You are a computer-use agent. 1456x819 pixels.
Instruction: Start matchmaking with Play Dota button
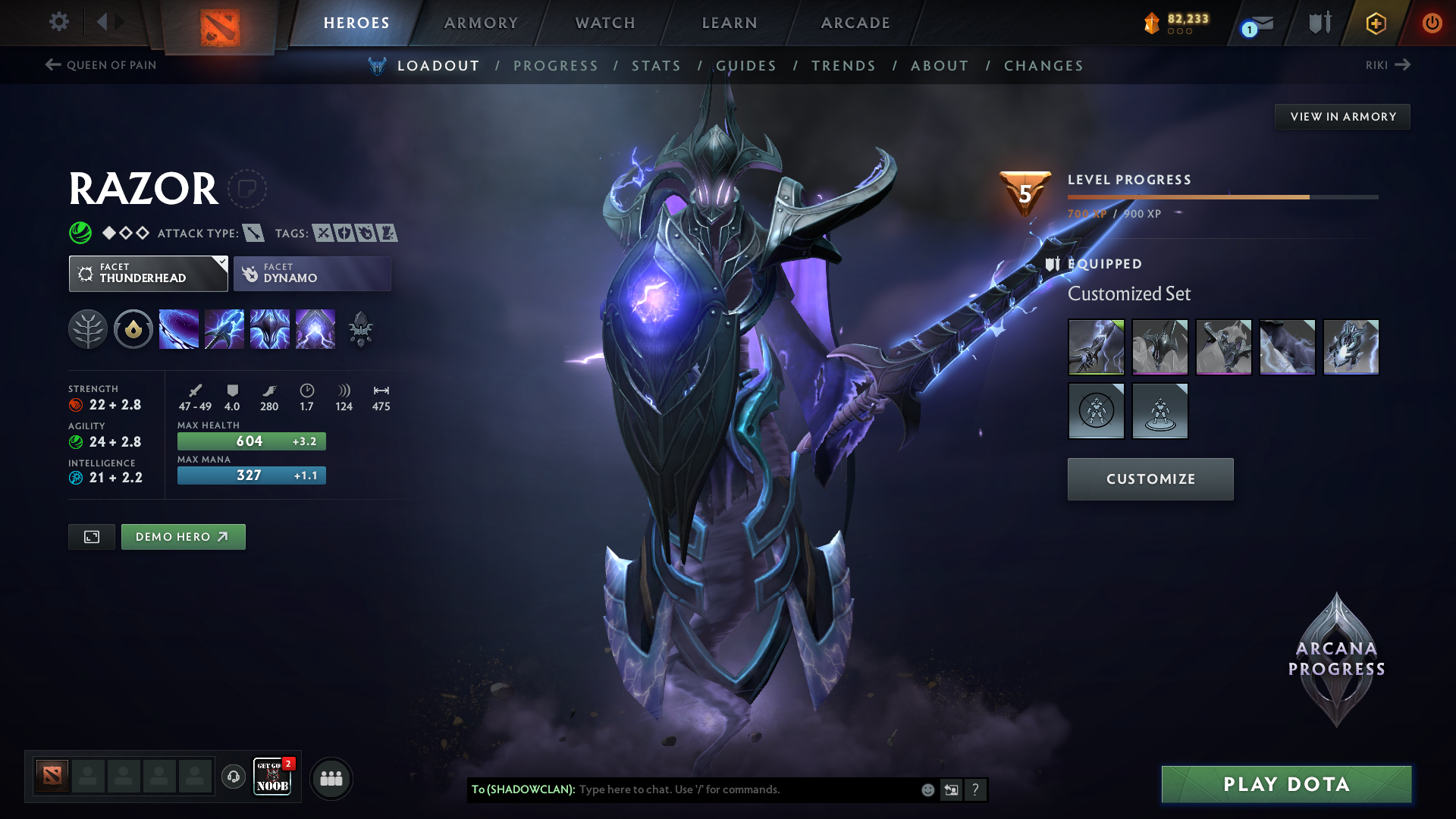(x=1286, y=784)
